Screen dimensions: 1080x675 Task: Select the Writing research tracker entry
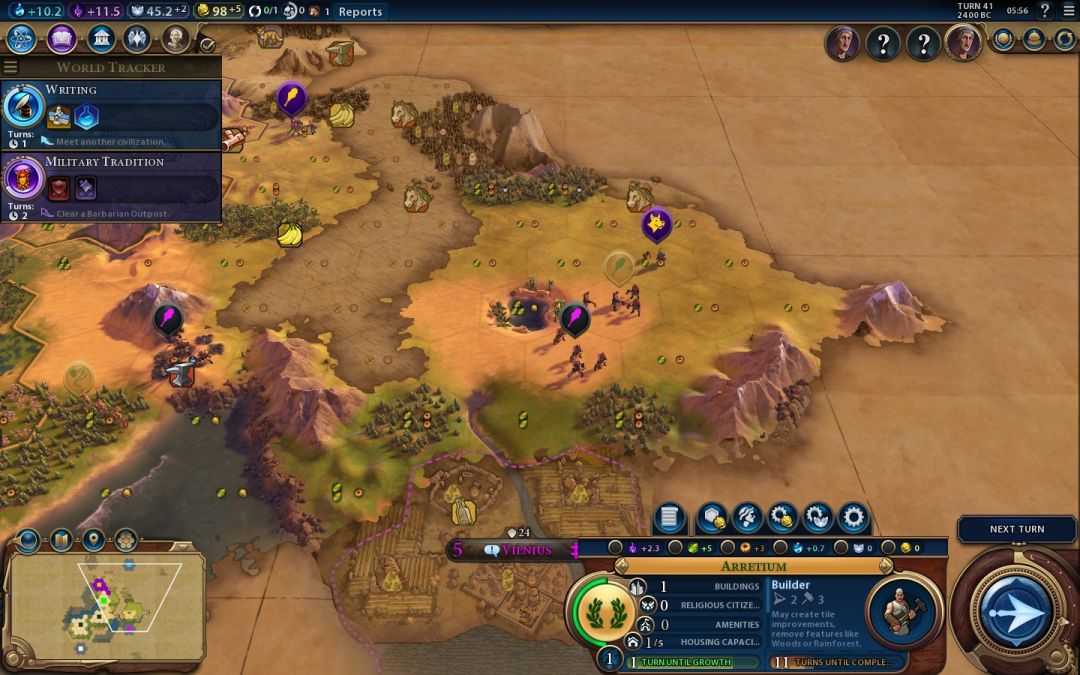(110, 108)
